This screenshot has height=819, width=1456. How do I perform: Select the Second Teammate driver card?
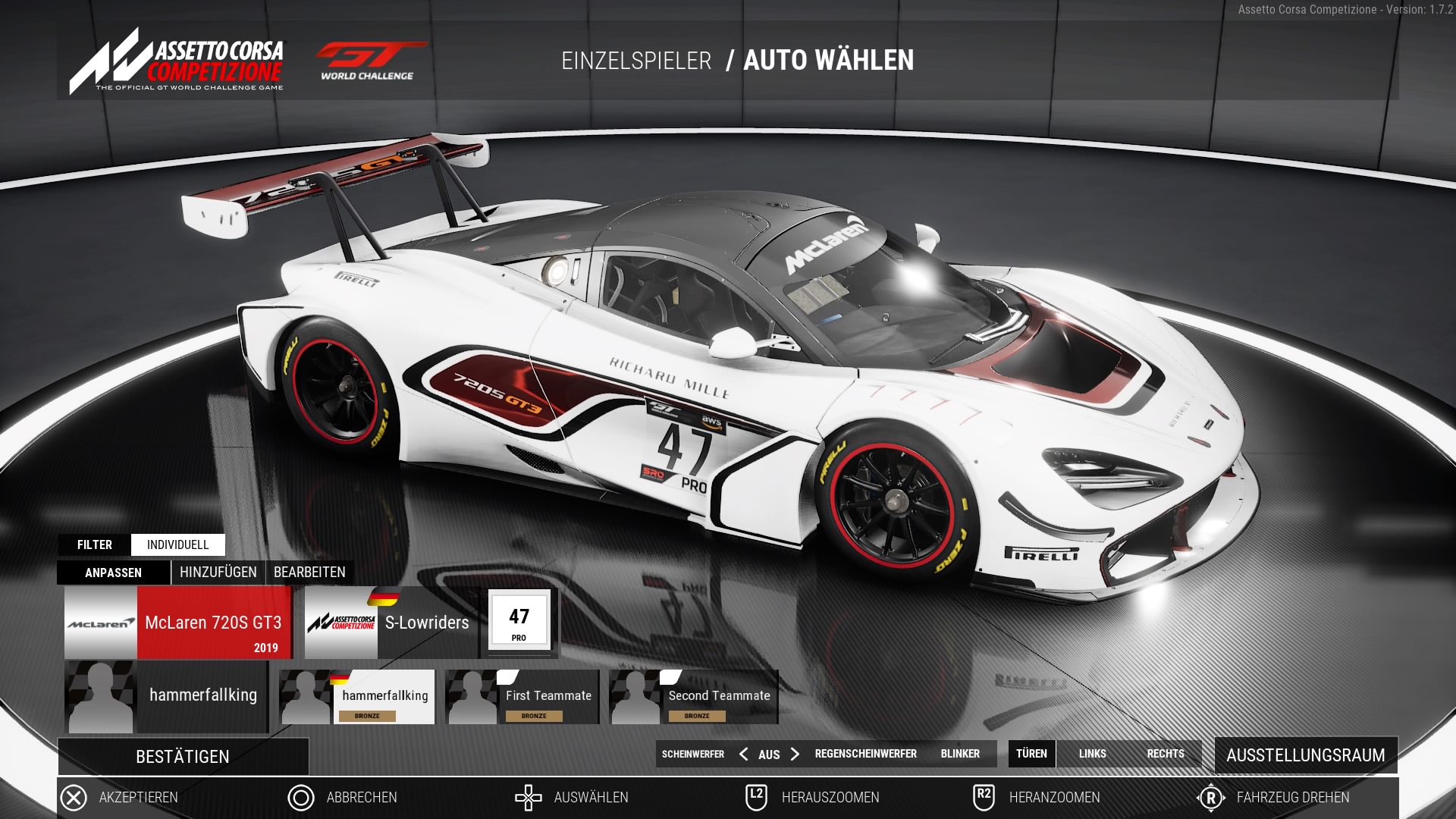tap(694, 697)
